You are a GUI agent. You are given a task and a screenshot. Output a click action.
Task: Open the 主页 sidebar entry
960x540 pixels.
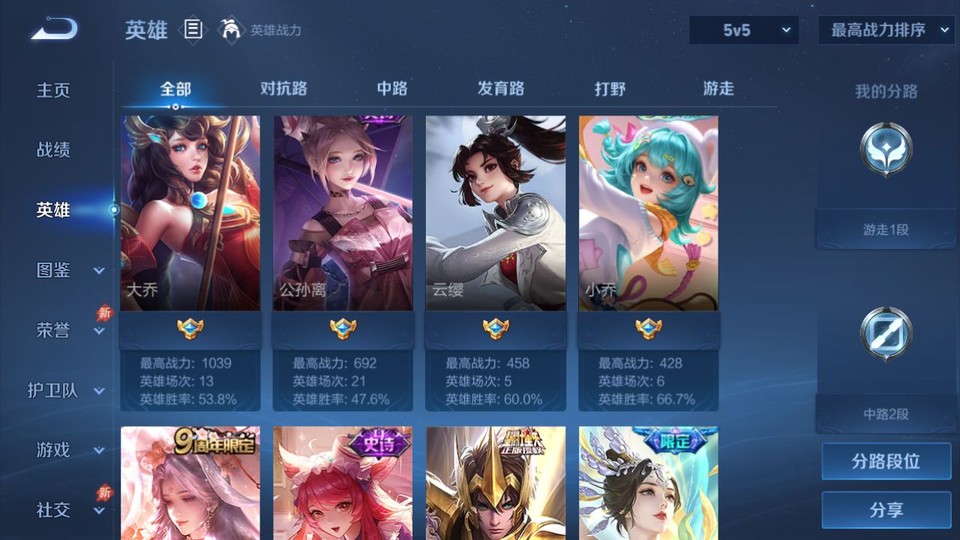pos(54,90)
